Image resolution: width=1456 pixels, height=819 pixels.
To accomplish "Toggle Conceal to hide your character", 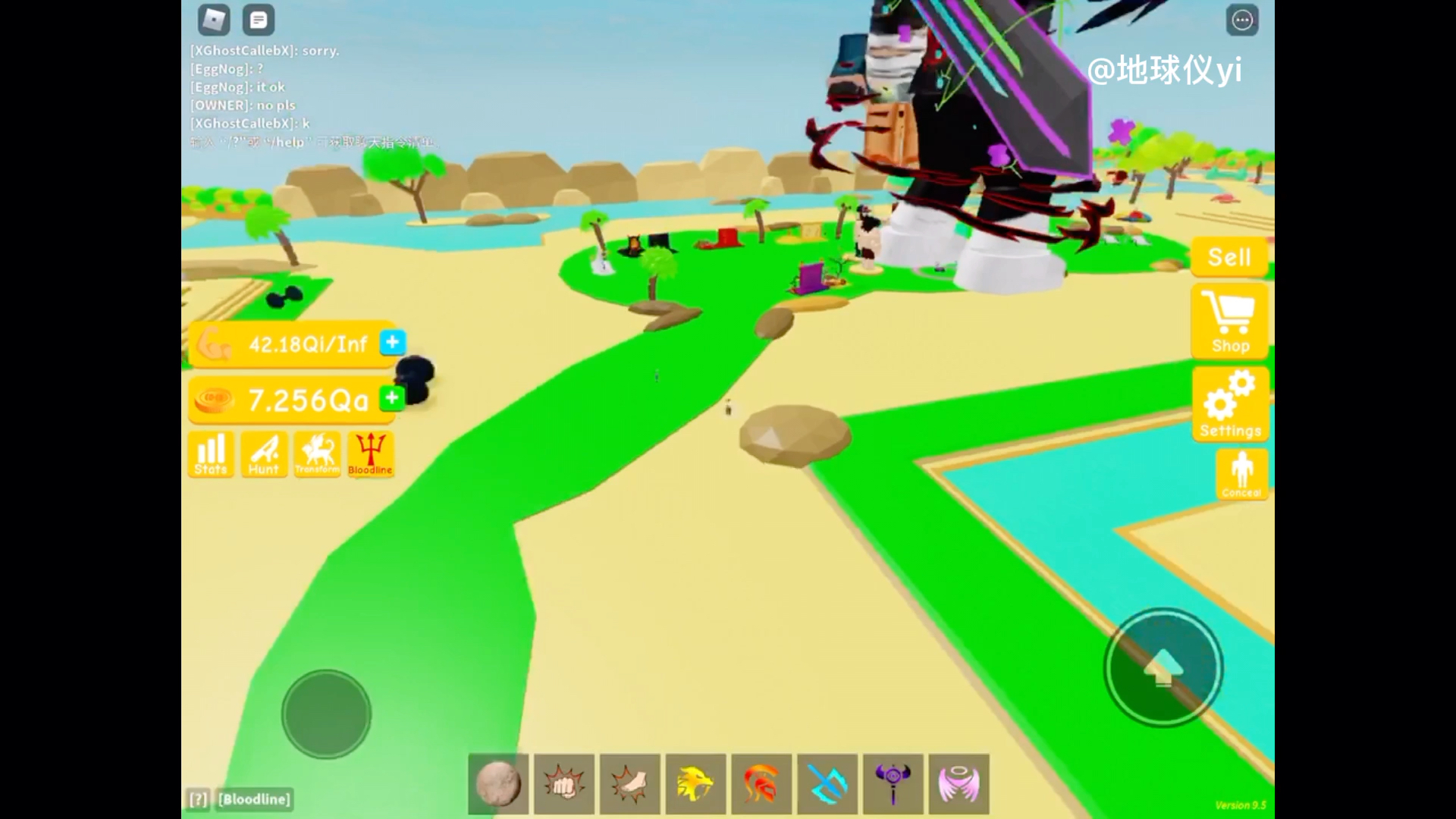I will 1241,474.
